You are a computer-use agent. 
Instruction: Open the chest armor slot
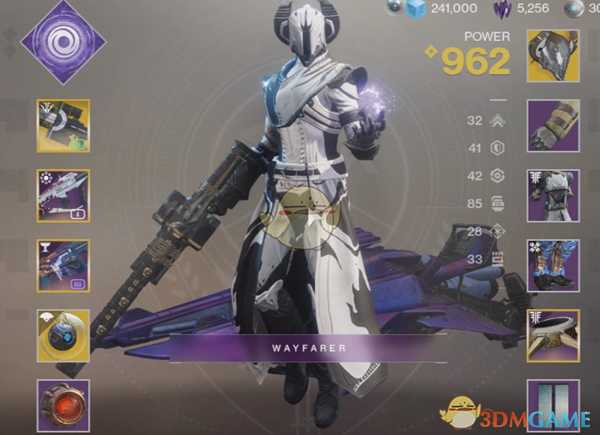tap(553, 195)
